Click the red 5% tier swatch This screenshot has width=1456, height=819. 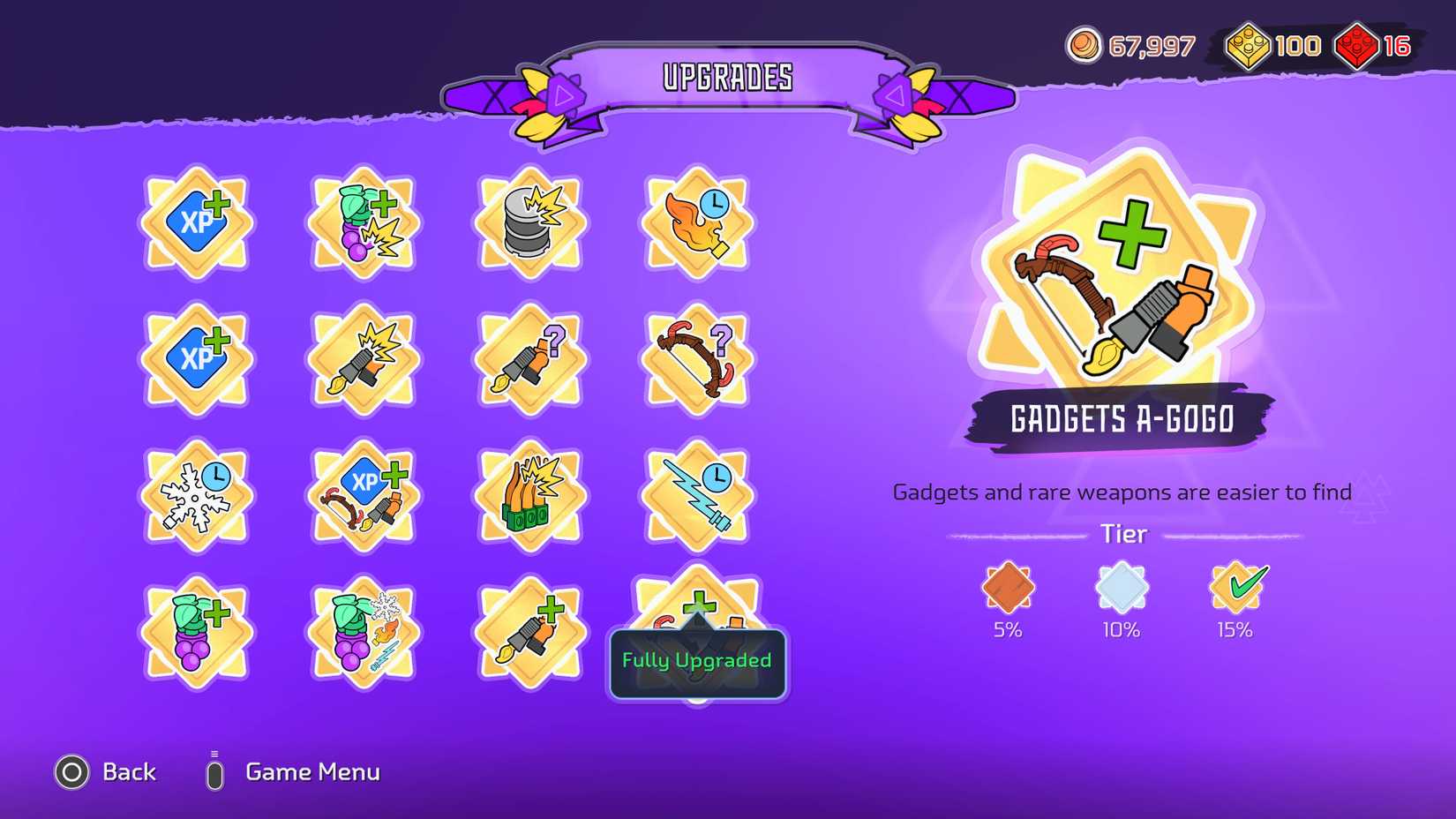pyautogui.click(x=1009, y=590)
